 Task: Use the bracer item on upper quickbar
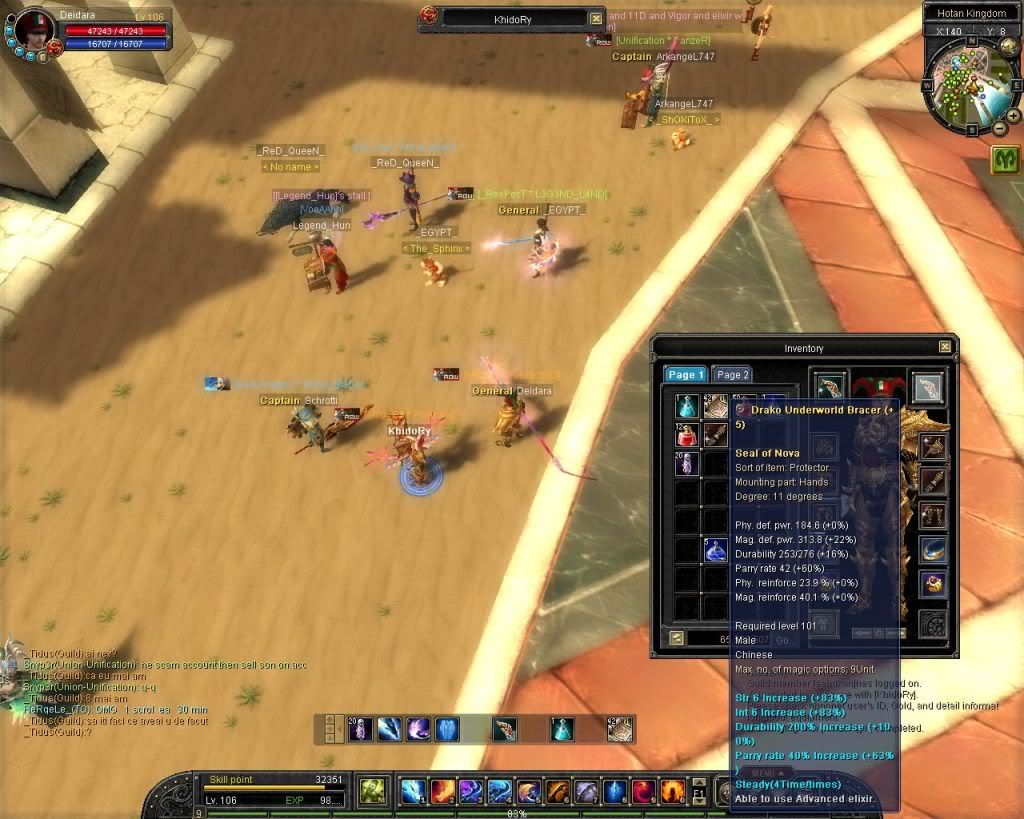pyautogui.click(x=505, y=730)
